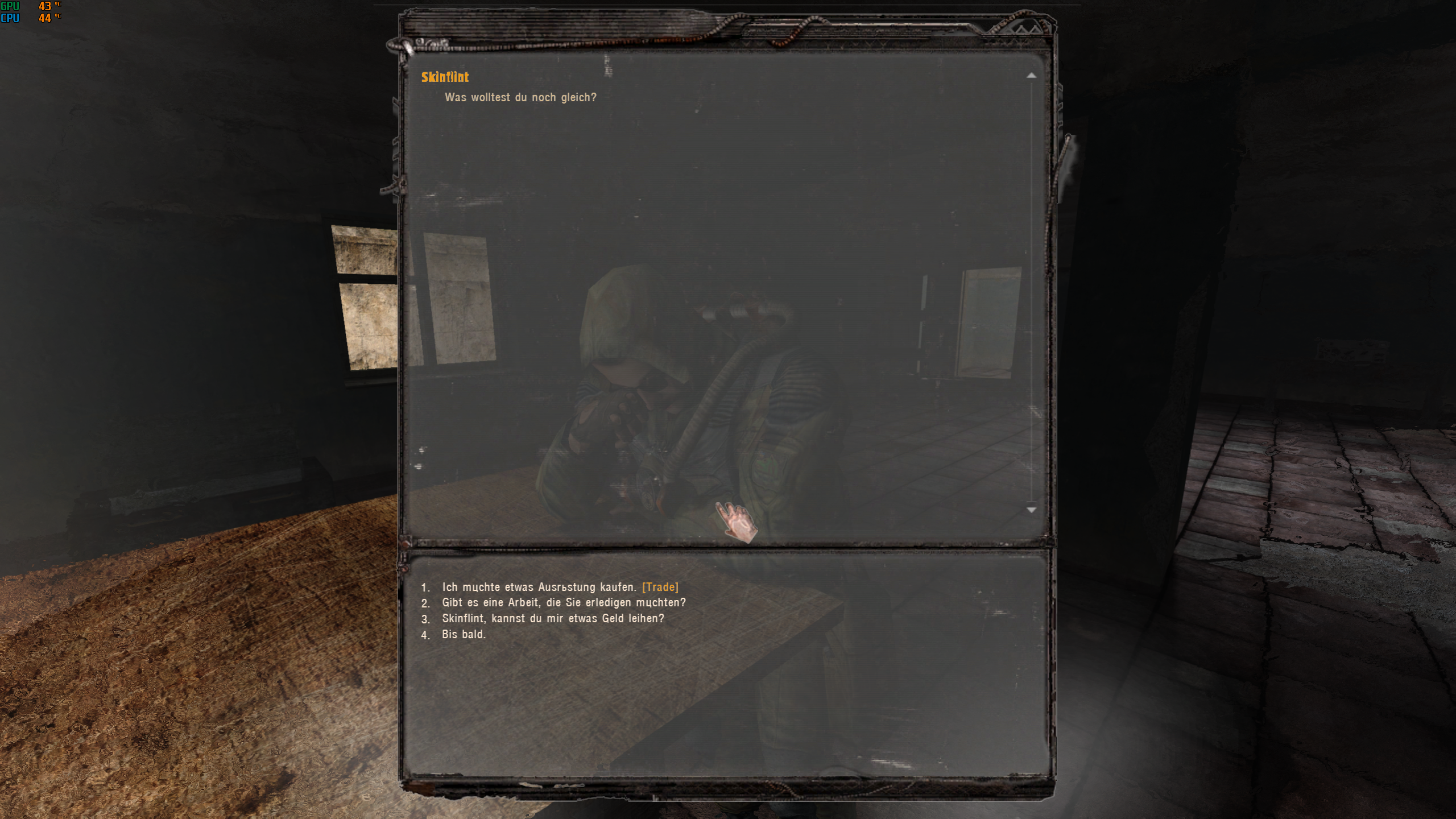Image resolution: width=1456 pixels, height=819 pixels.
Task: Click Skinflint's question 'Was wolltest du noch gleich?'
Action: [520, 97]
